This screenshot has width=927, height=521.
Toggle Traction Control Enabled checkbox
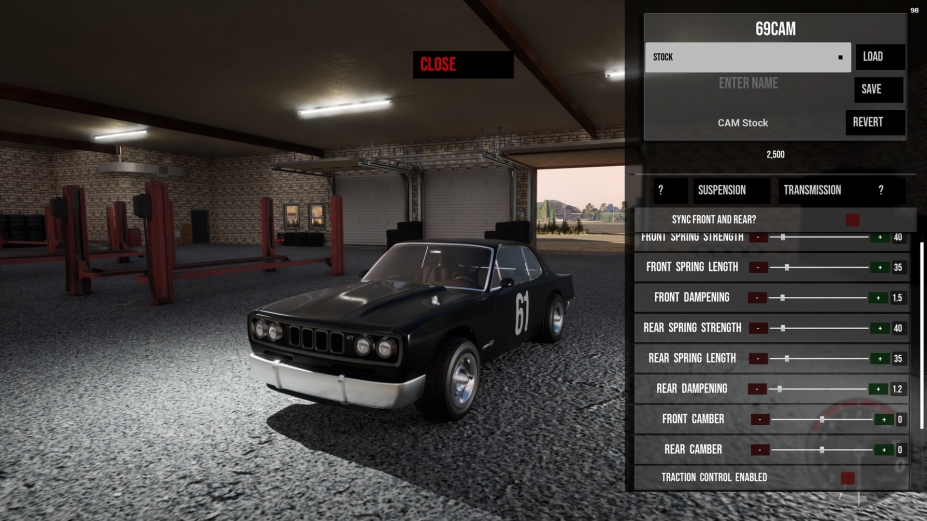848,478
